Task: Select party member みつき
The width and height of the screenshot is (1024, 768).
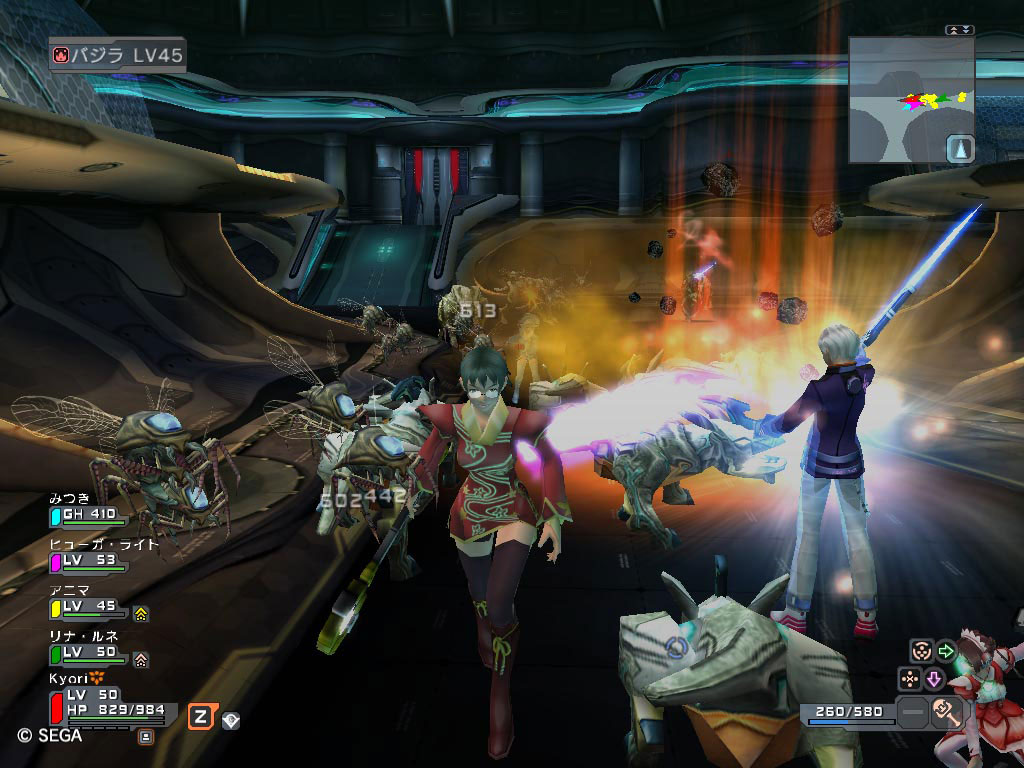Action: (x=88, y=512)
